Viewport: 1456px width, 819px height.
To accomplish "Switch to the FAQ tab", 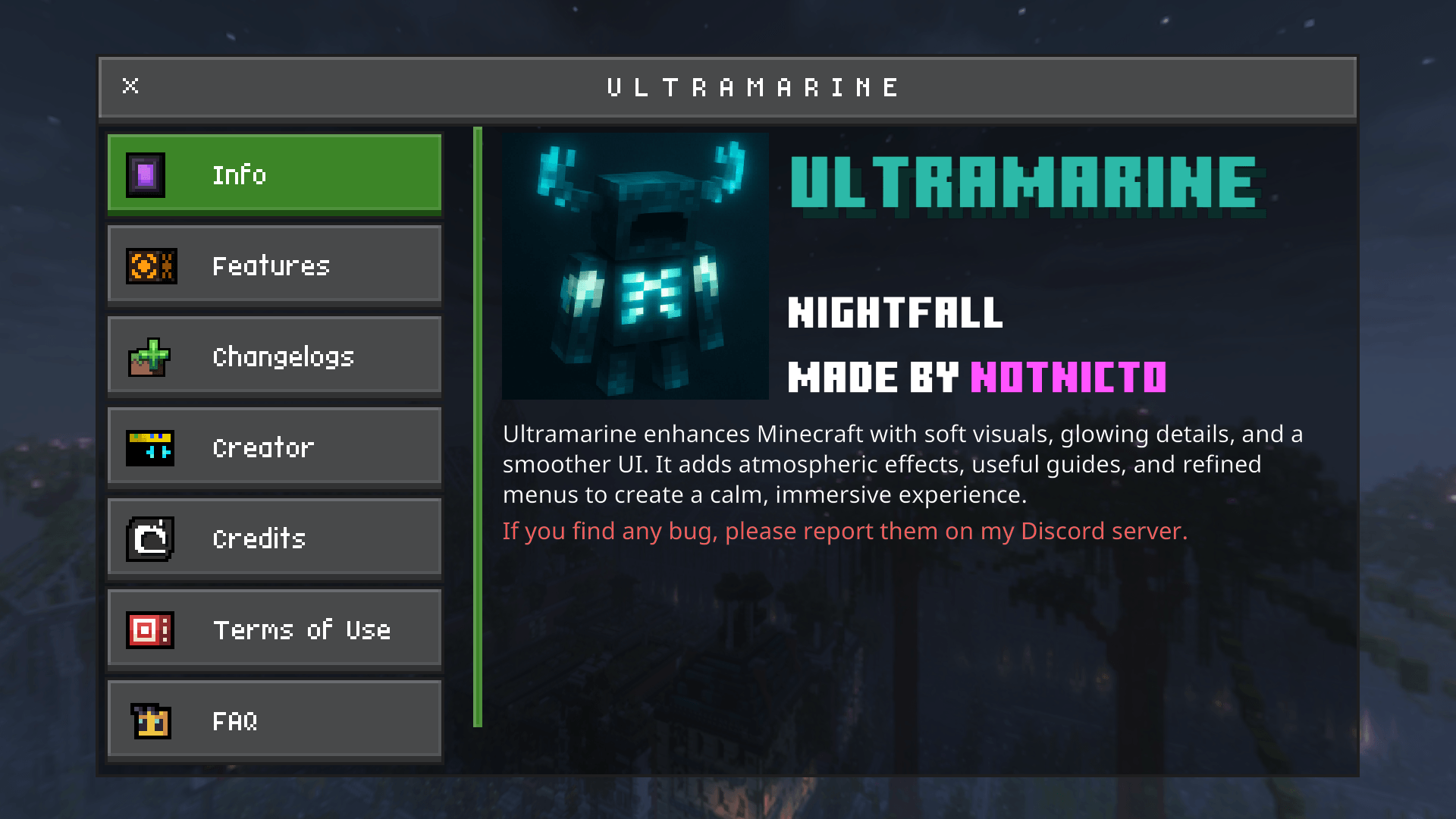I will [x=273, y=720].
